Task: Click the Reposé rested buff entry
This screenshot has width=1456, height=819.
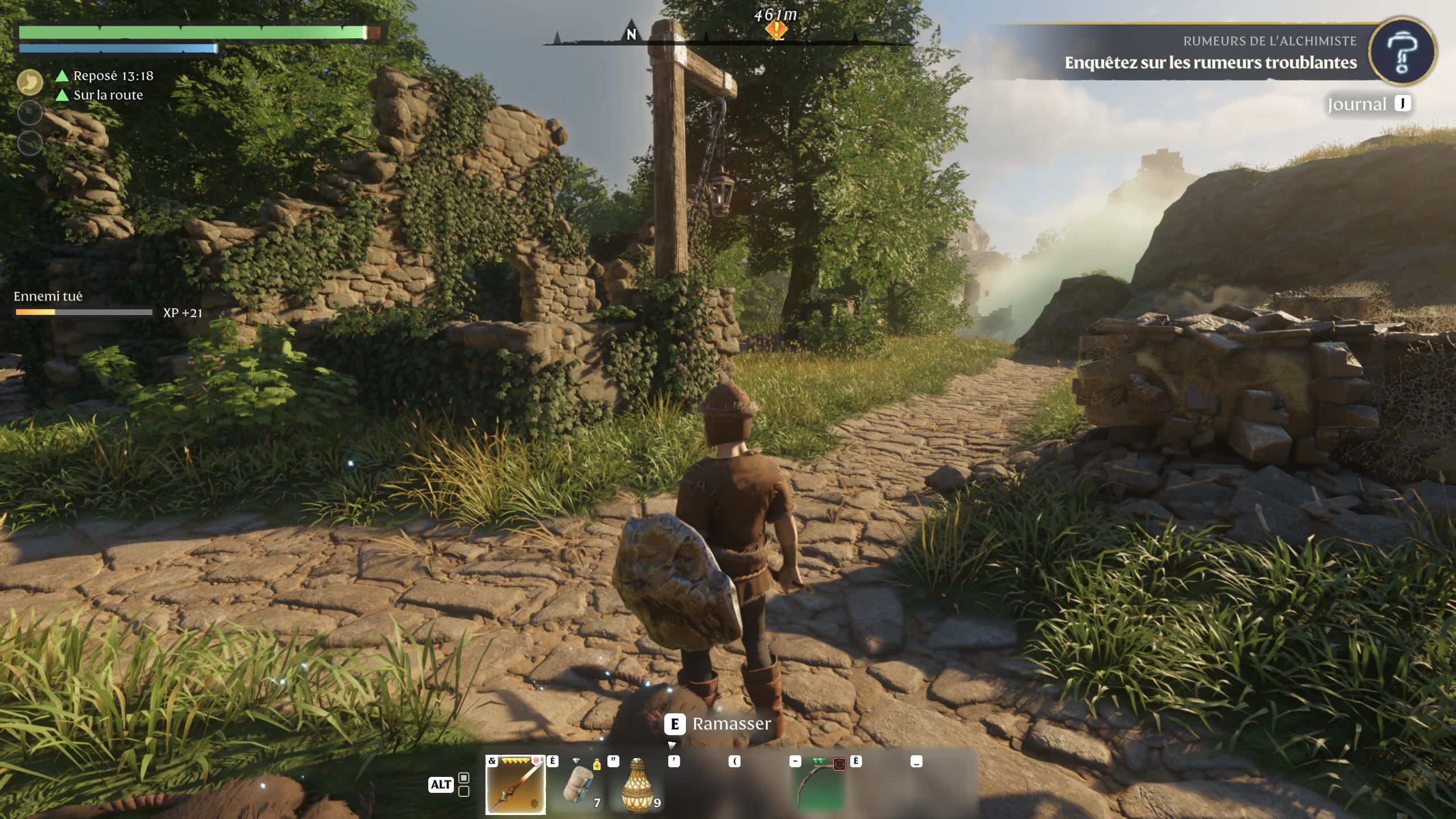Action: tap(113, 76)
